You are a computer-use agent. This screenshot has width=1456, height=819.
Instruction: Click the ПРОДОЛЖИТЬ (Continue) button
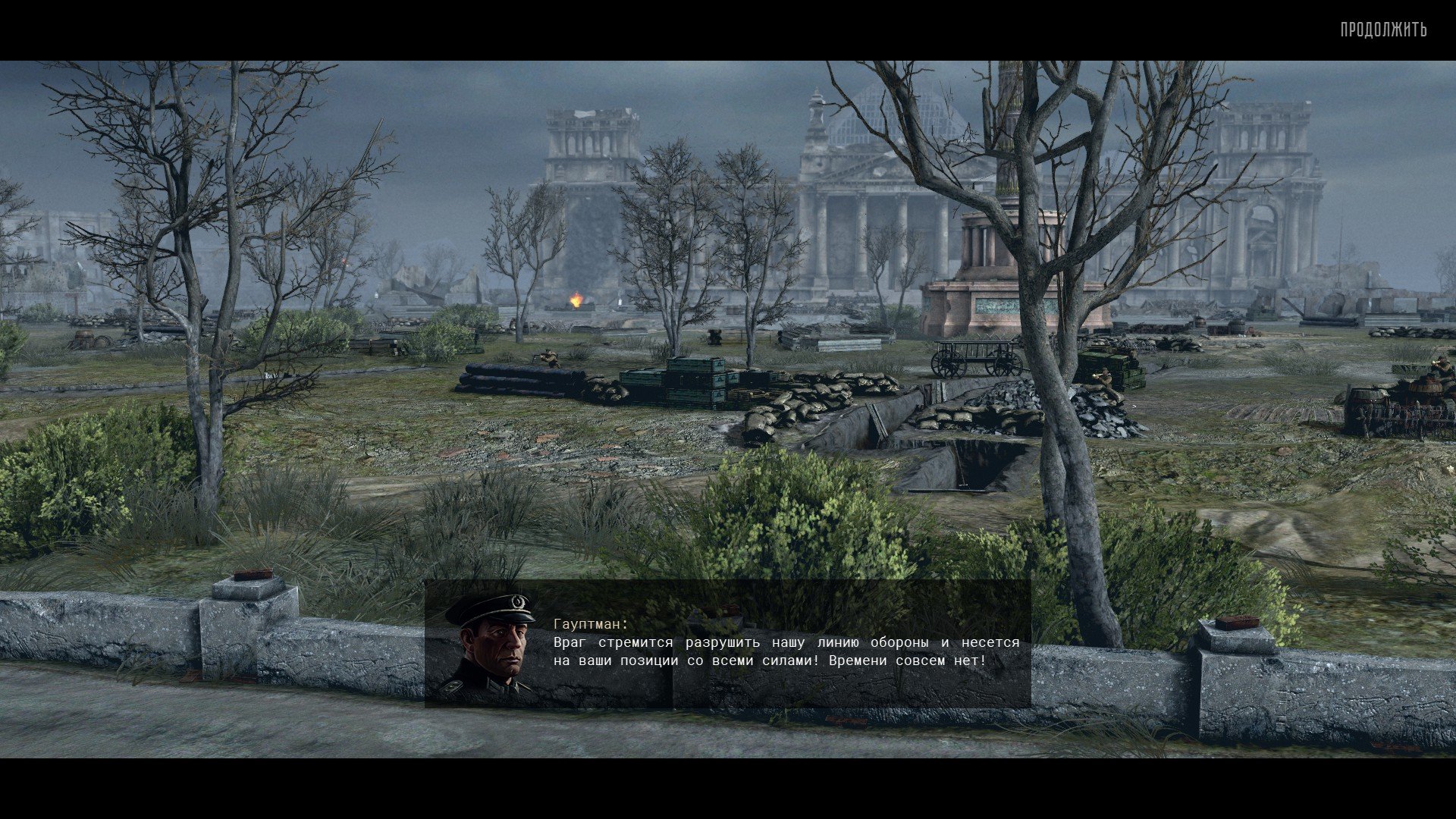click(1383, 30)
